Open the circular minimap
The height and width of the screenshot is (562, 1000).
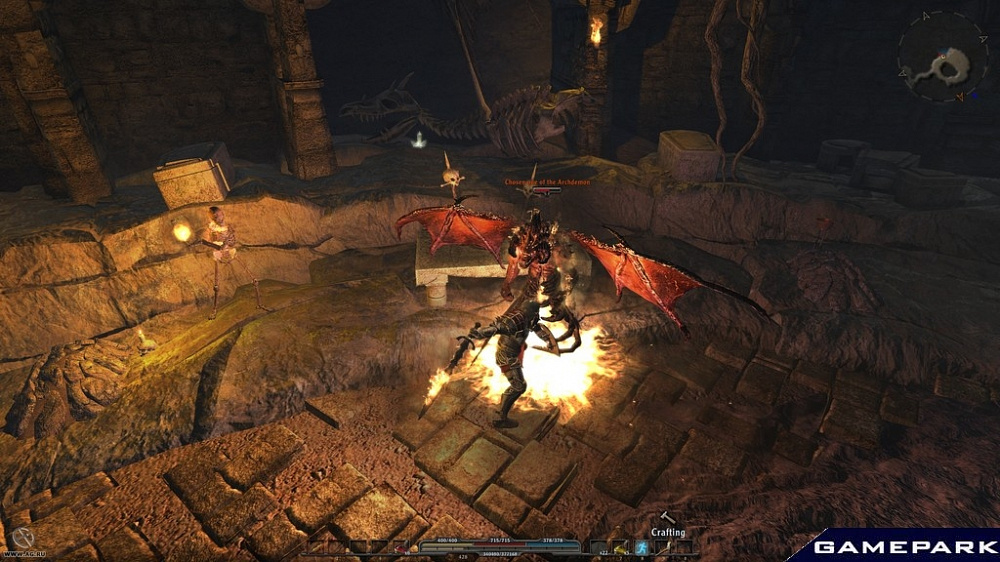(x=943, y=56)
